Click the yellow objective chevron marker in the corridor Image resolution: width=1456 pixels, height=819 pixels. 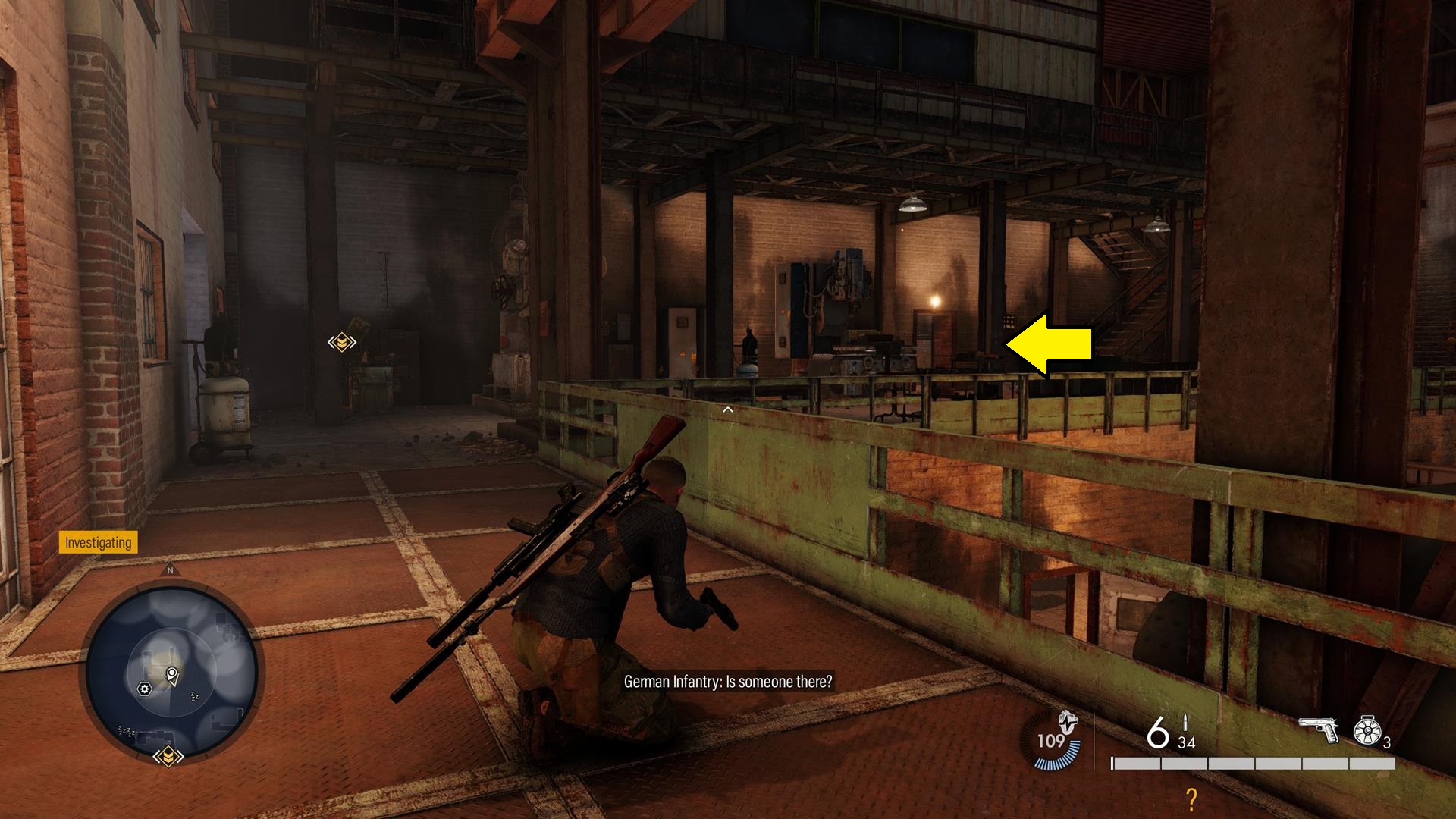[340, 340]
